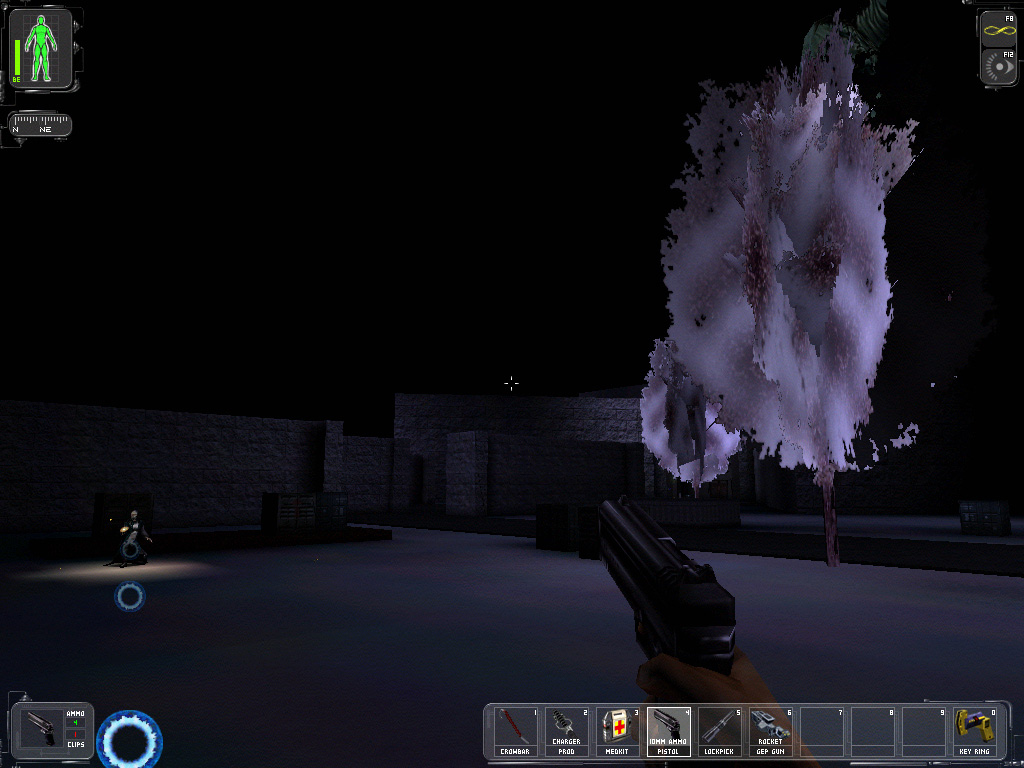Activate the F8 yellow loop augmentation
Image resolution: width=1024 pixels, height=768 pixels.
click(997, 29)
